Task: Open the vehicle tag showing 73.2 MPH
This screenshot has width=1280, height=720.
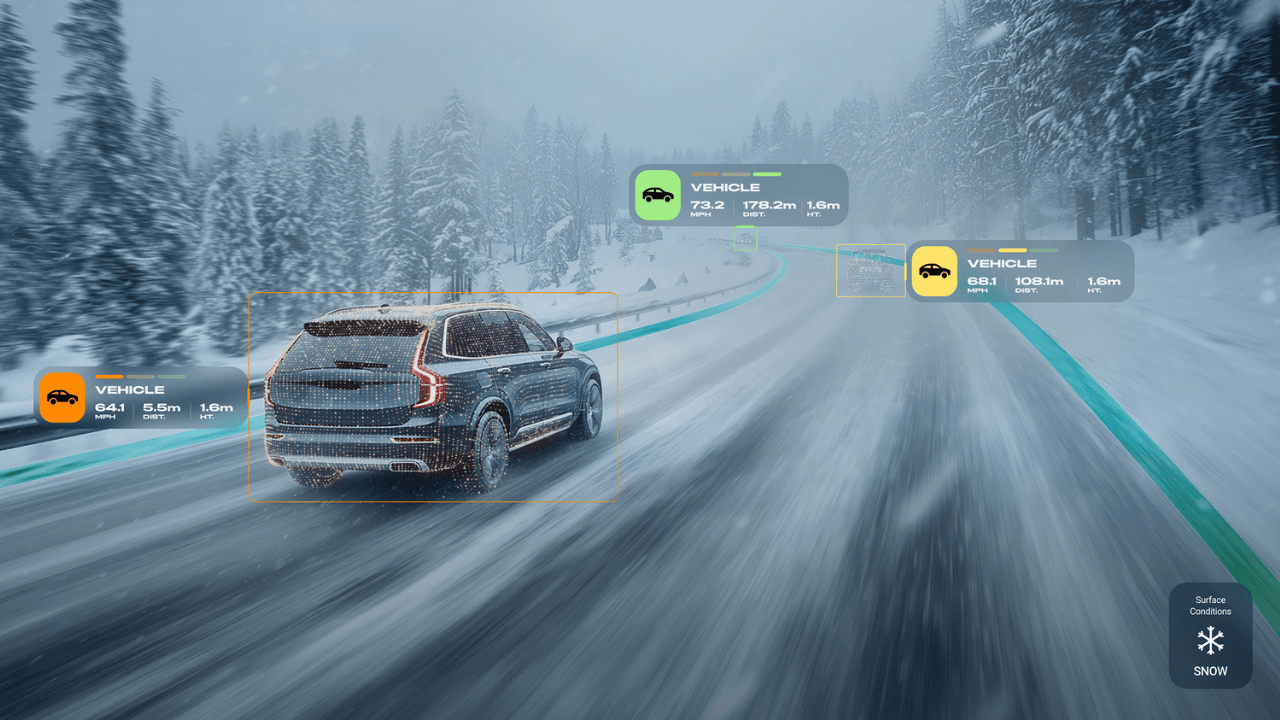Action: [x=765, y=195]
